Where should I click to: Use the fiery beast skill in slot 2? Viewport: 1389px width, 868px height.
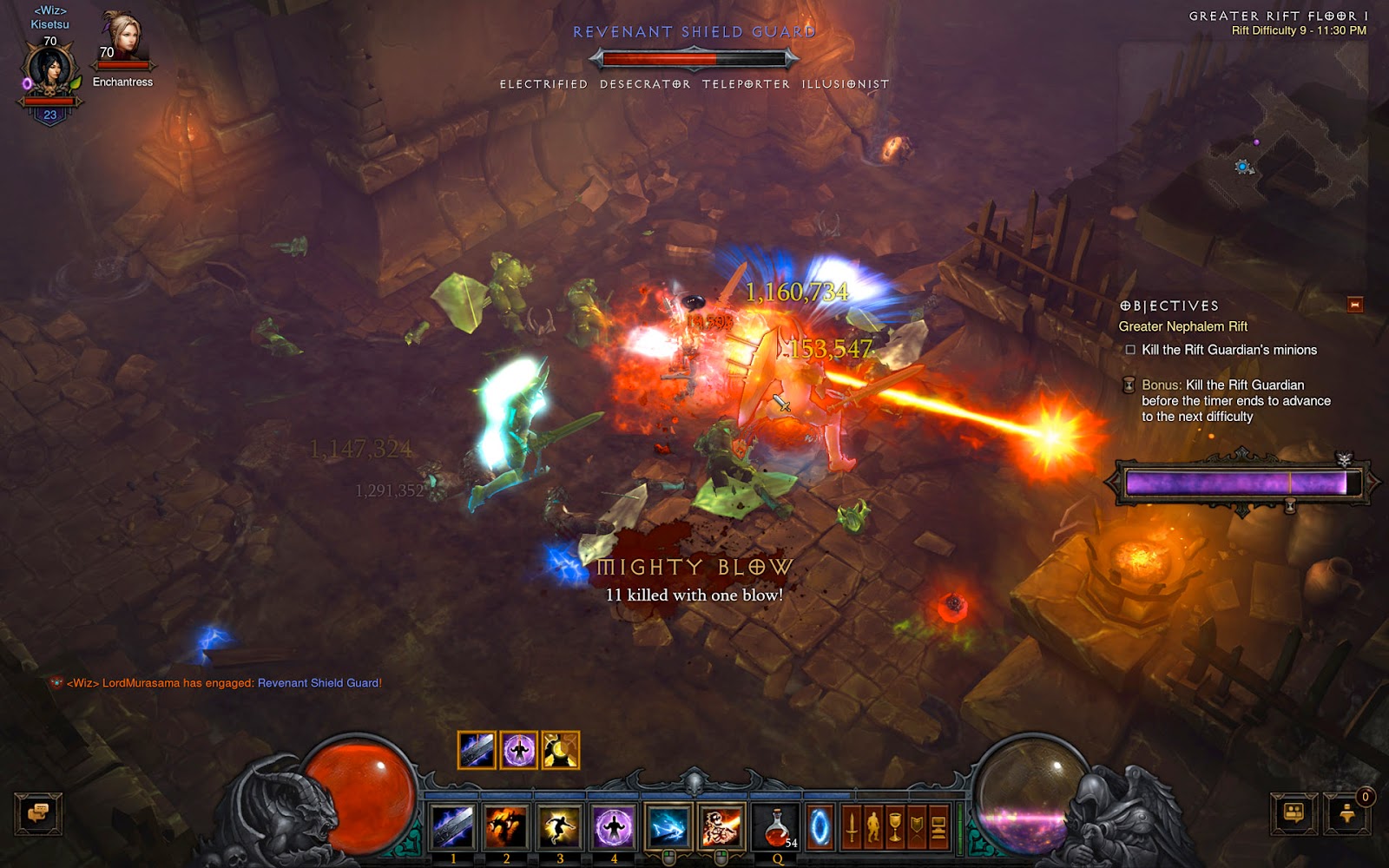tap(507, 826)
